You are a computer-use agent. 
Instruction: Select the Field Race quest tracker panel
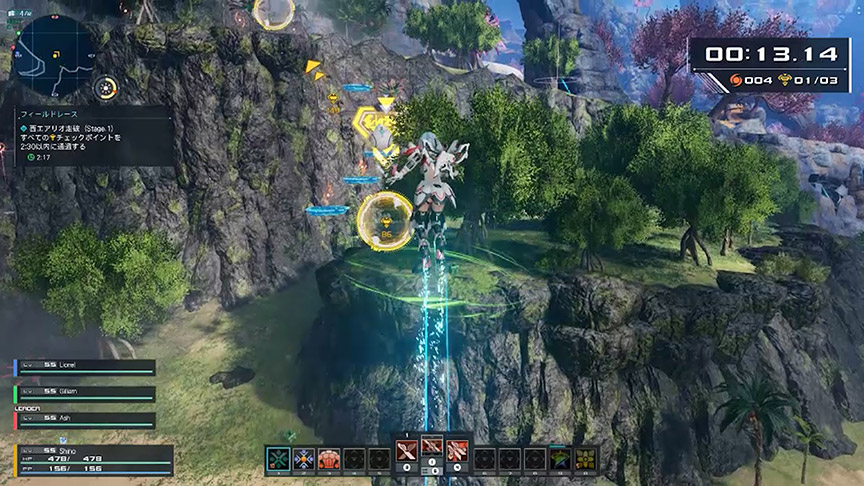point(92,136)
